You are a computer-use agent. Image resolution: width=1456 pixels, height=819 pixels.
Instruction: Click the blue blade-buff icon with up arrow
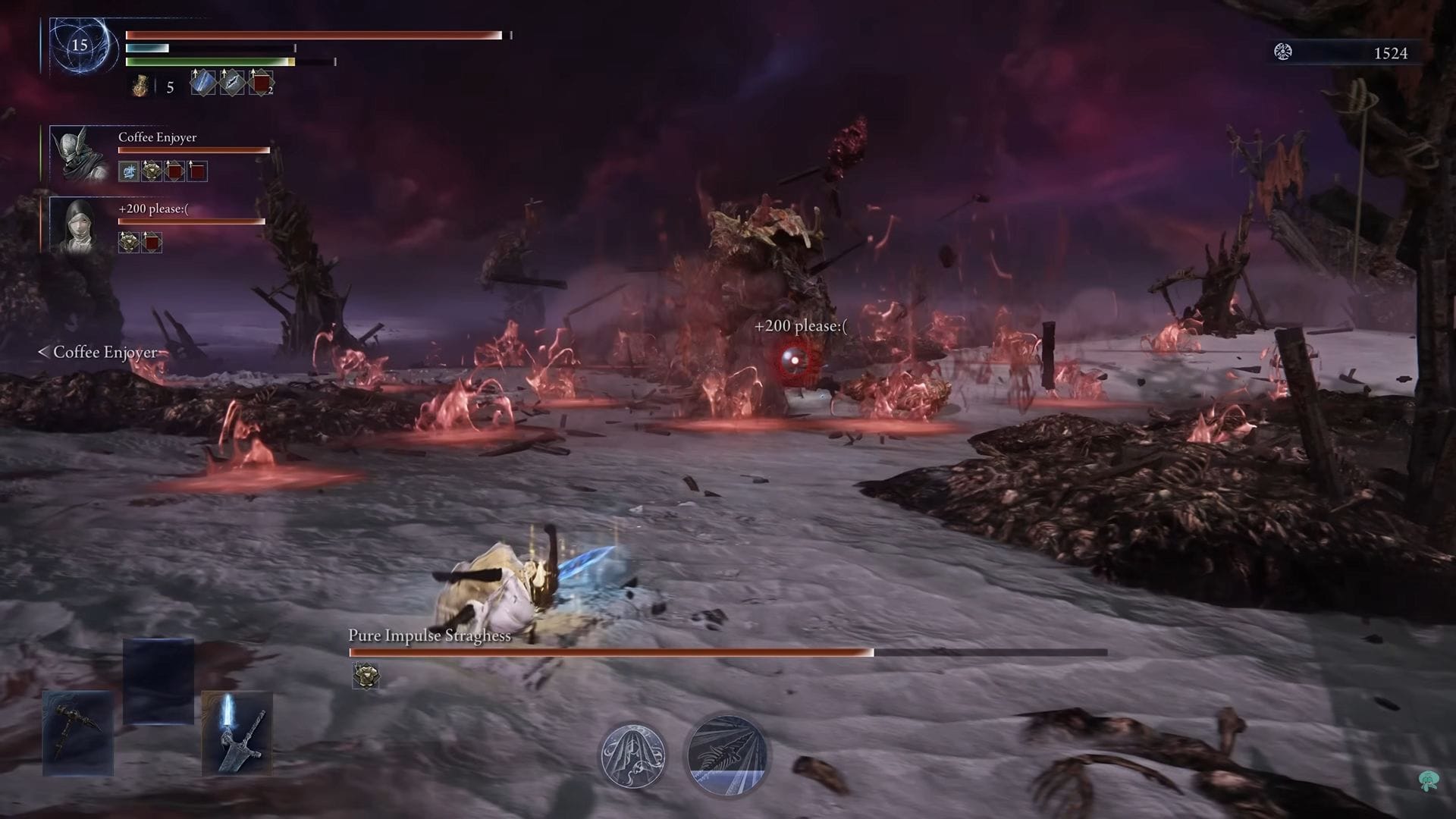pos(202,83)
